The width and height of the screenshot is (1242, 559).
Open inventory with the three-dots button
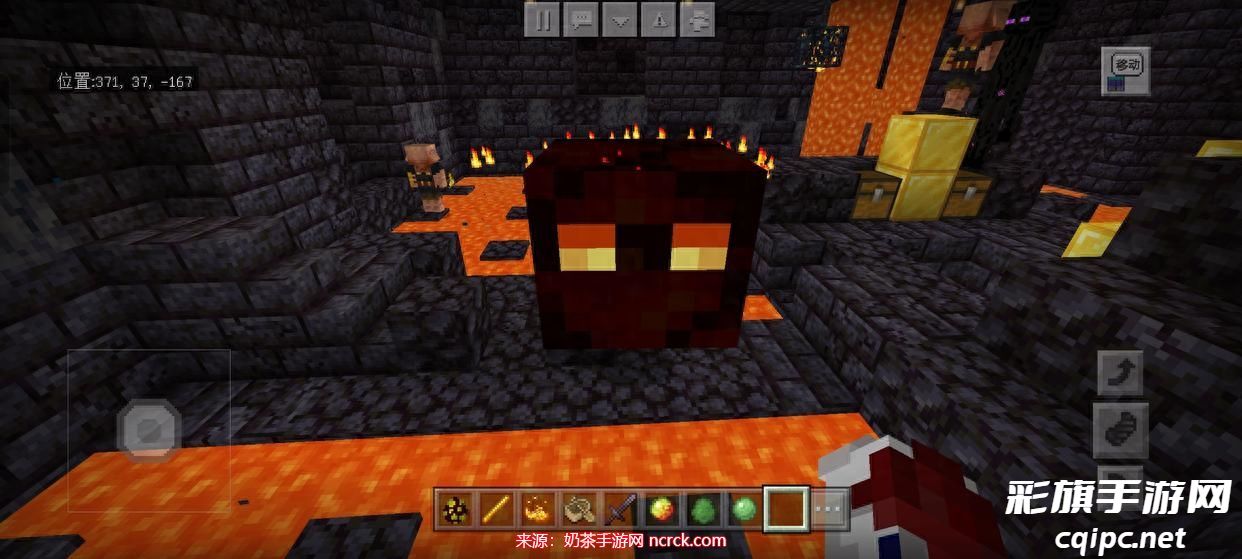(829, 510)
